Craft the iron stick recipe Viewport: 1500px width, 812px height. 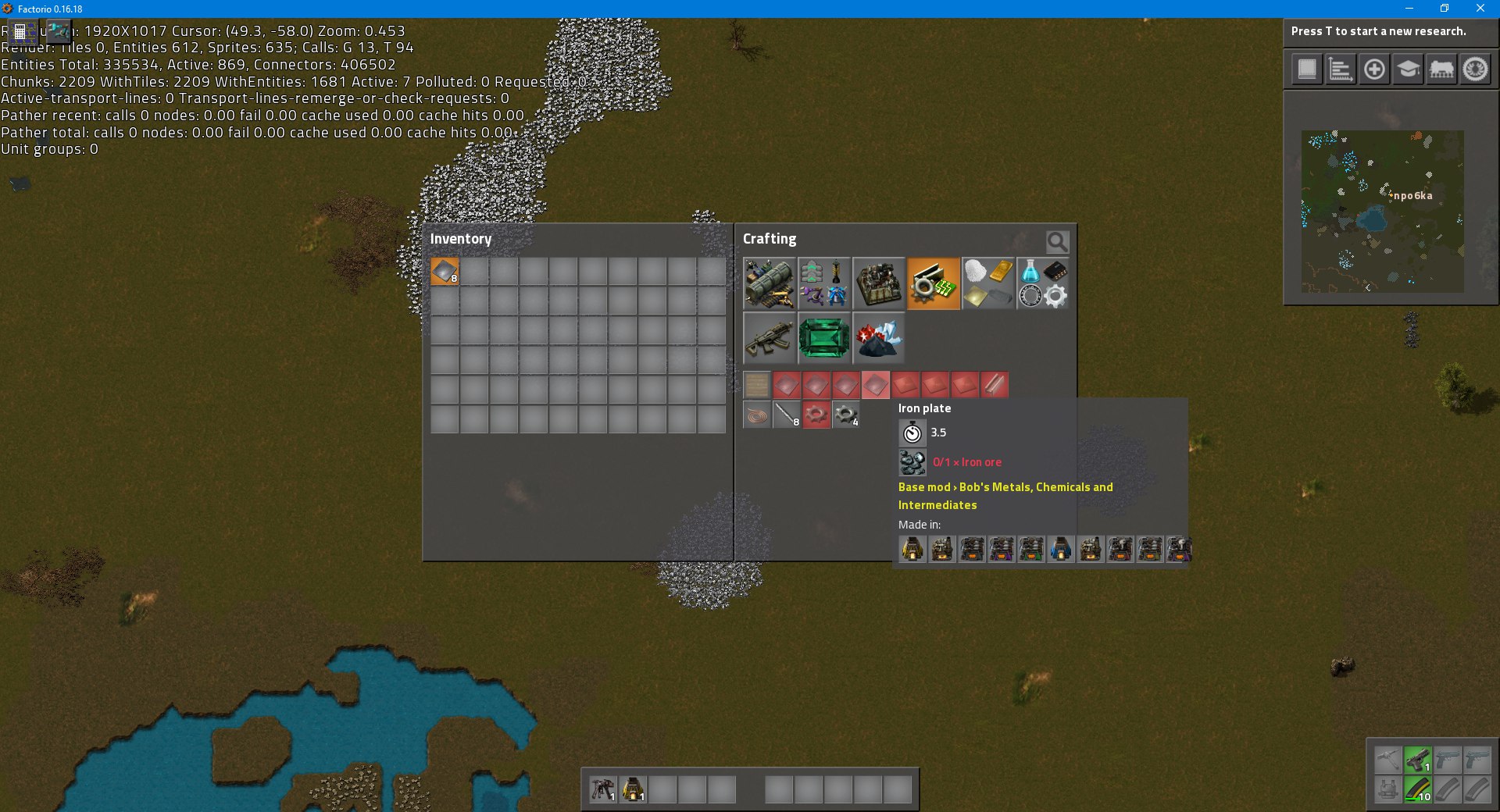point(786,415)
